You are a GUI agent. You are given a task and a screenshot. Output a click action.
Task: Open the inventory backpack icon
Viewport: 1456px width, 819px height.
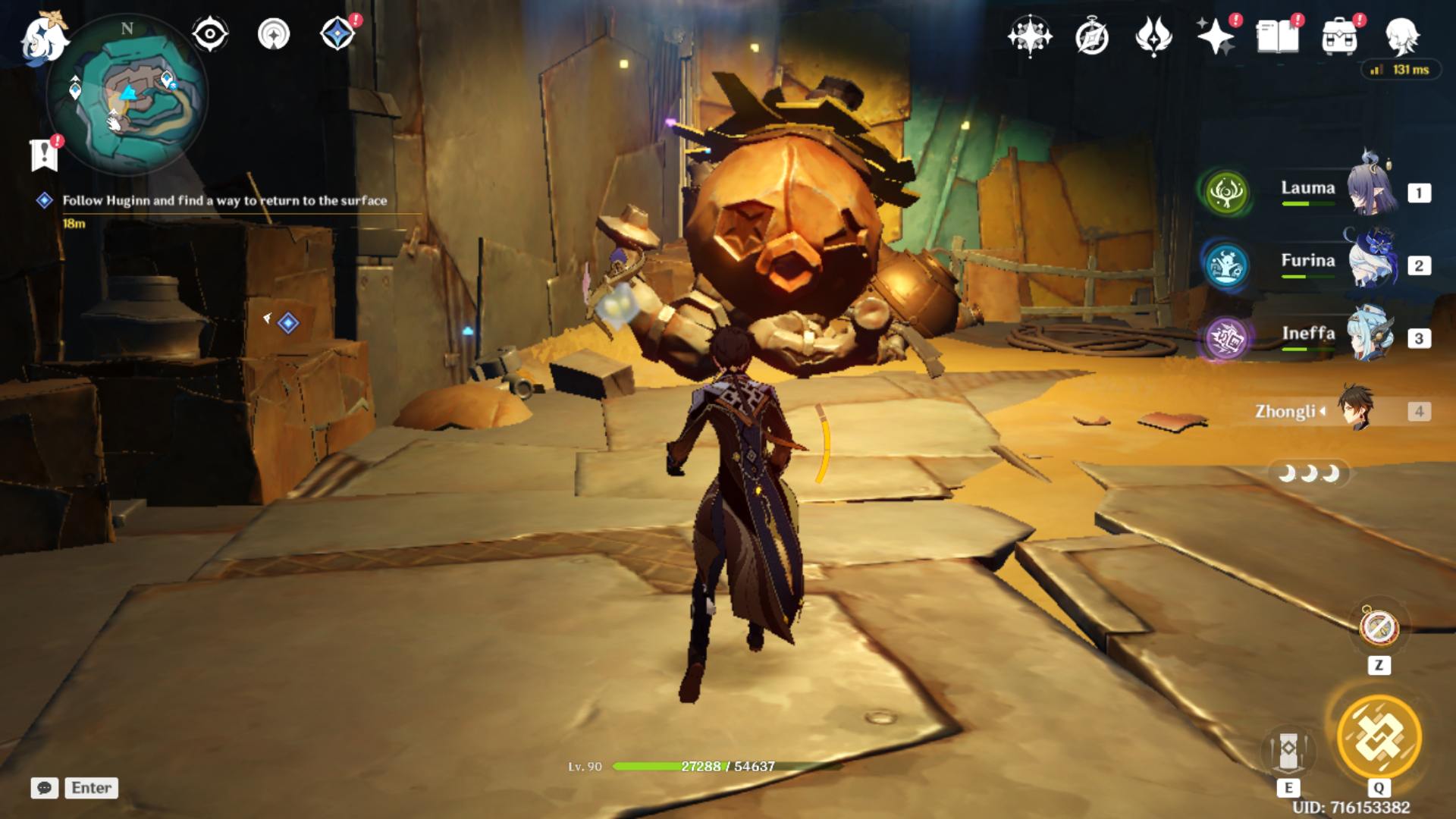[1339, 36]
